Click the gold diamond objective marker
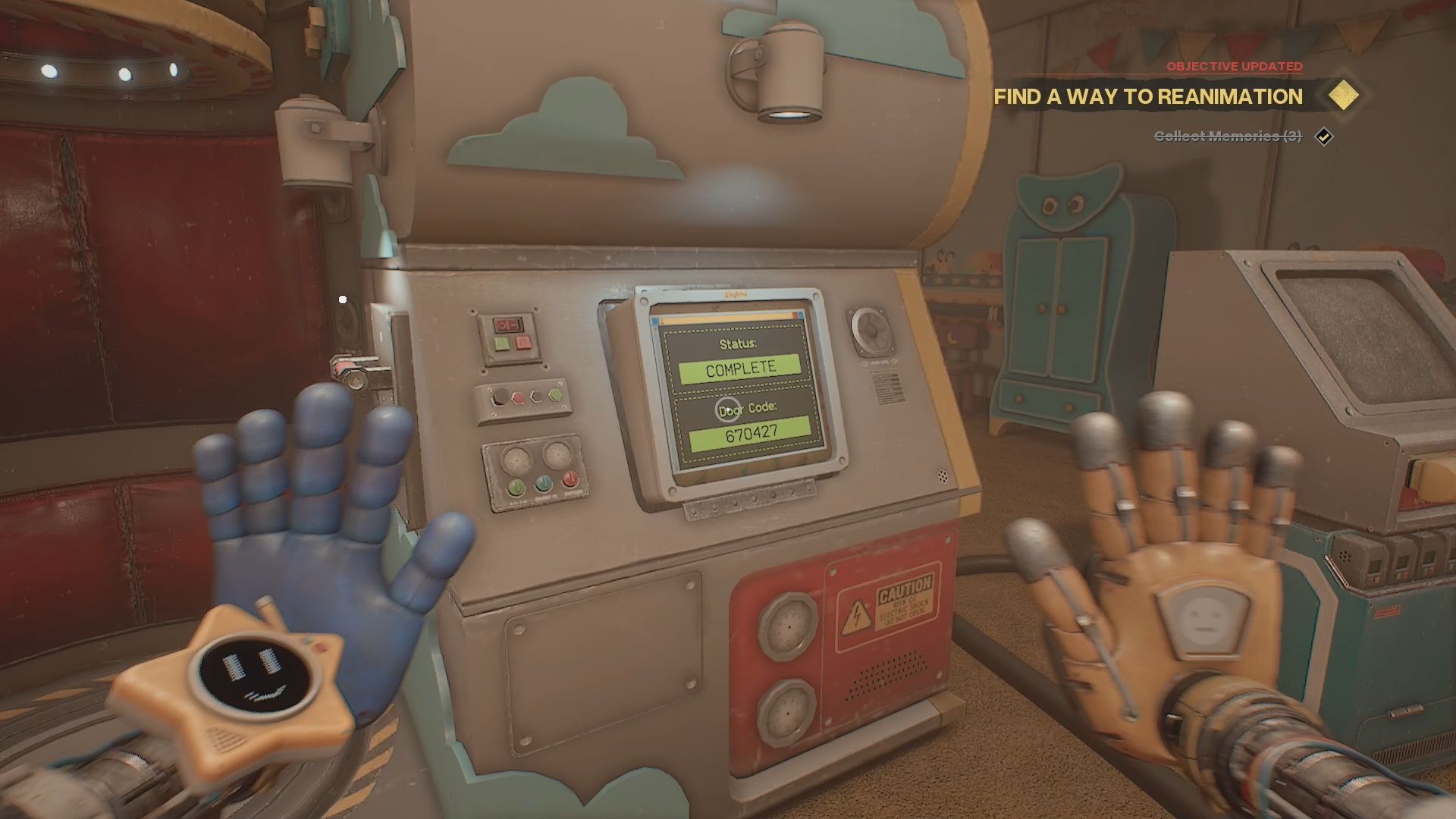 pos(1343,96)
